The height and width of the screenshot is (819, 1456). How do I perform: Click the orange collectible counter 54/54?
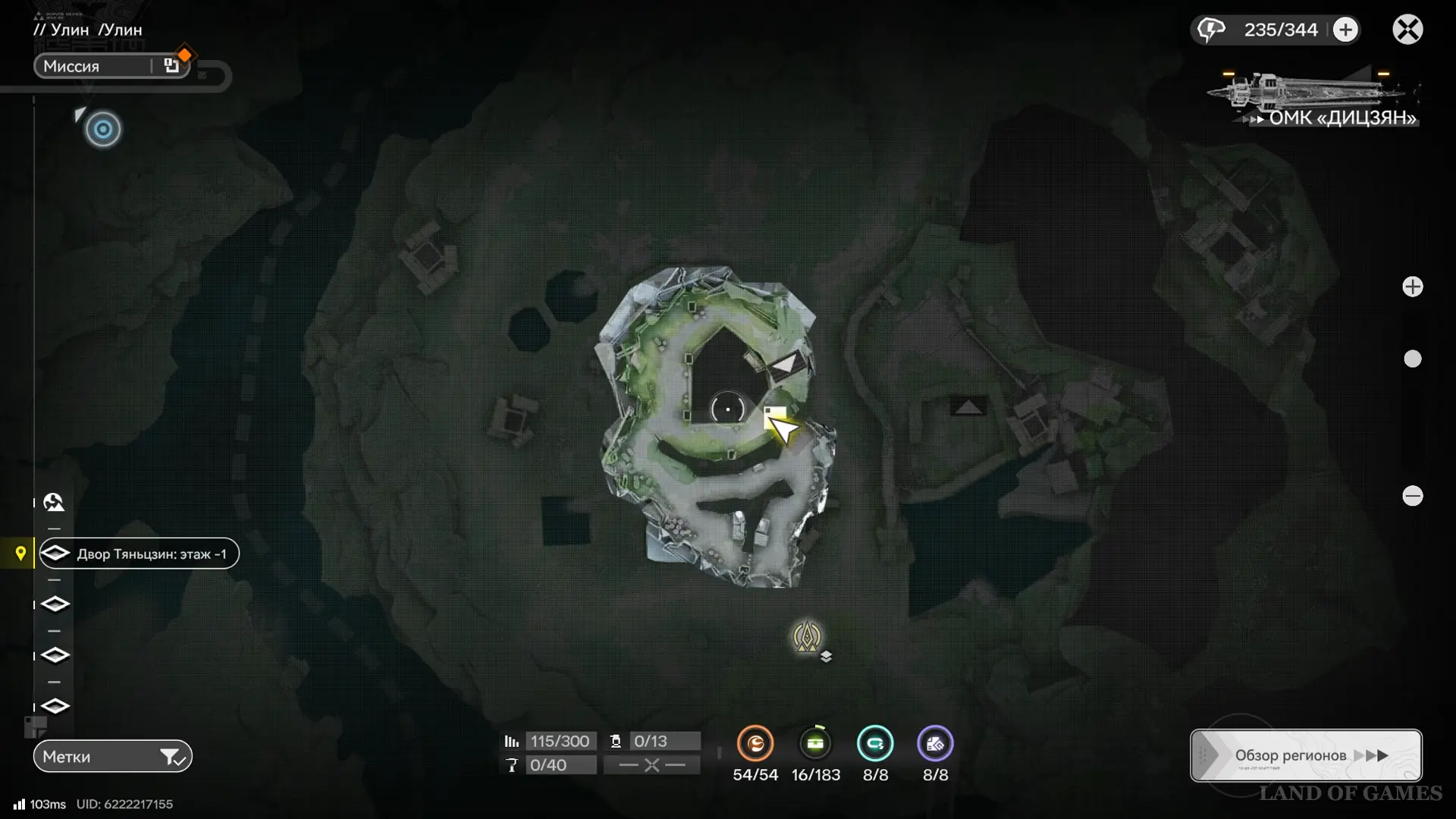(755, 744)
